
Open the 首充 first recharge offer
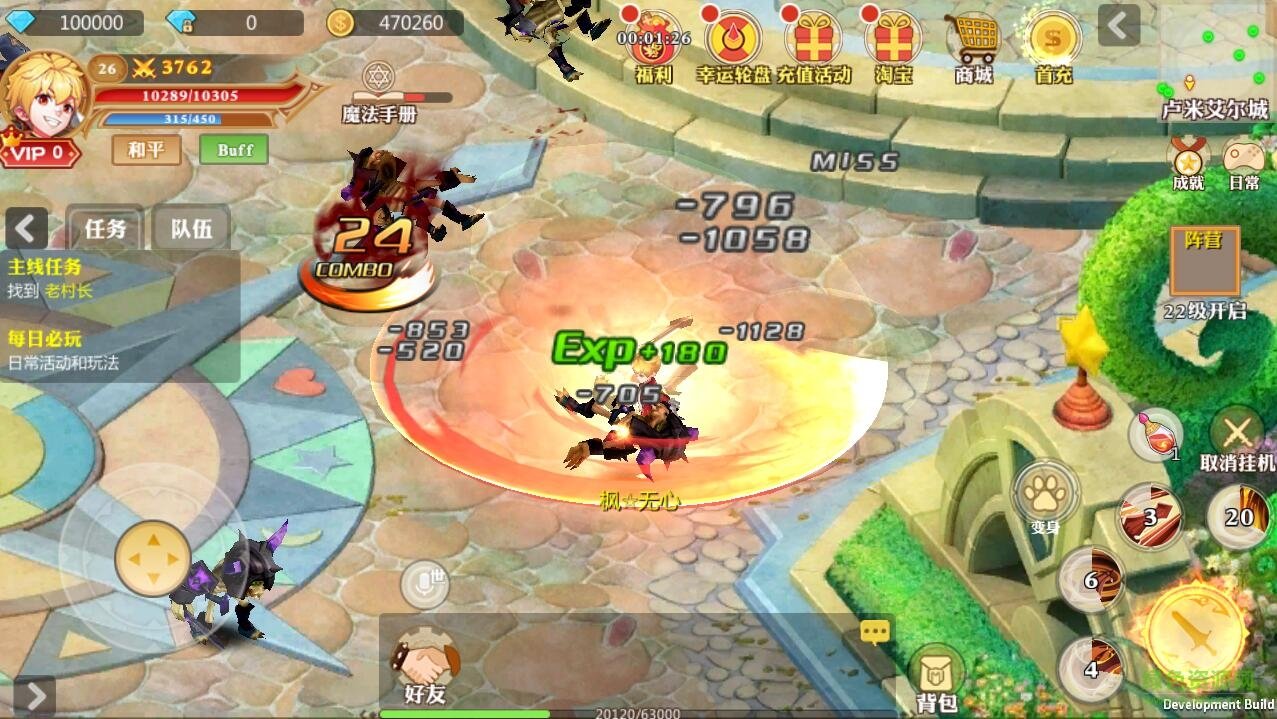(x=1053, y=43)
